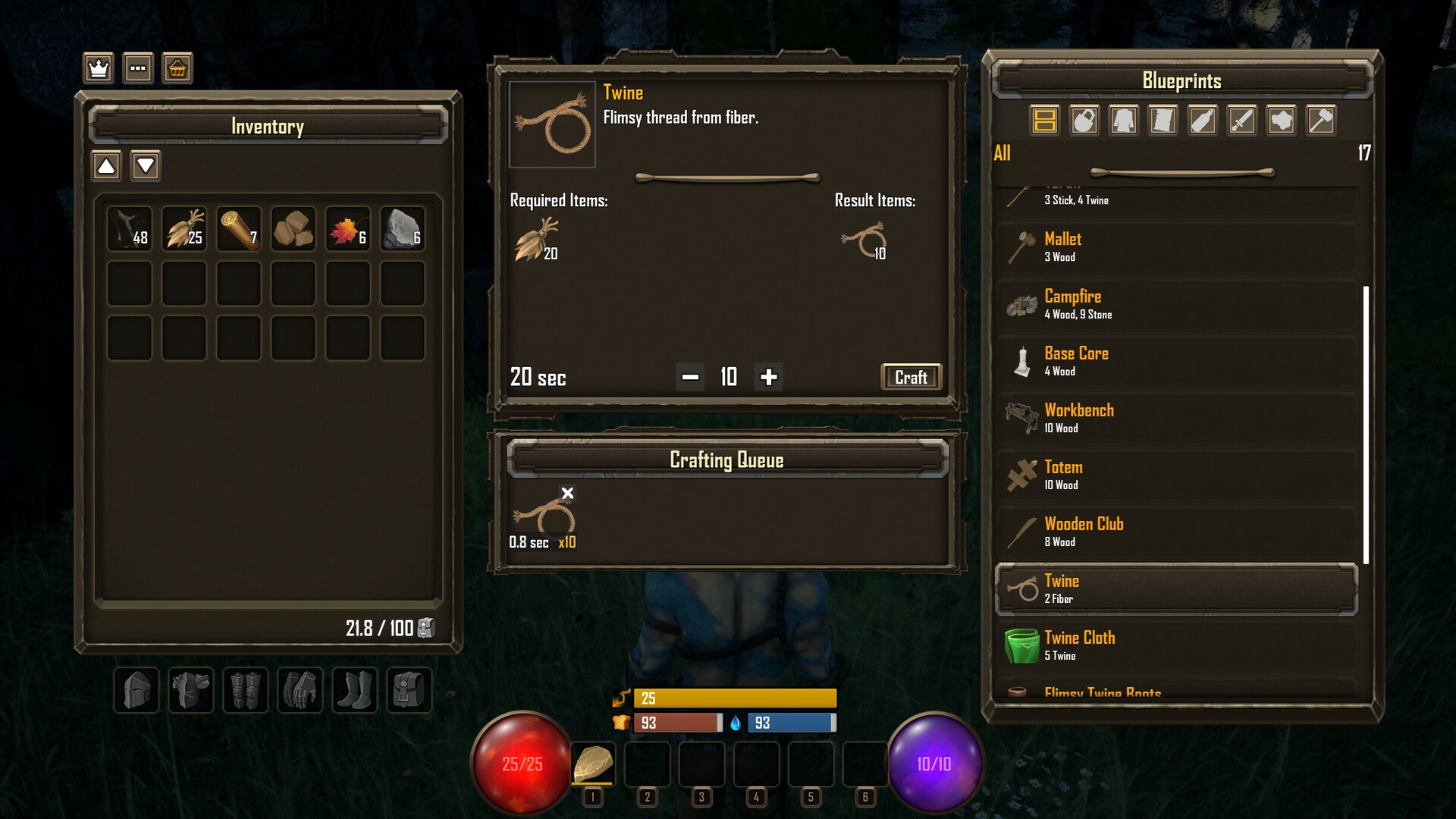Image resolution: width=1456 pixels, height=819 pixels.
Task: Choose the Workbench blueprint
Action: [x=1177, y=418]
